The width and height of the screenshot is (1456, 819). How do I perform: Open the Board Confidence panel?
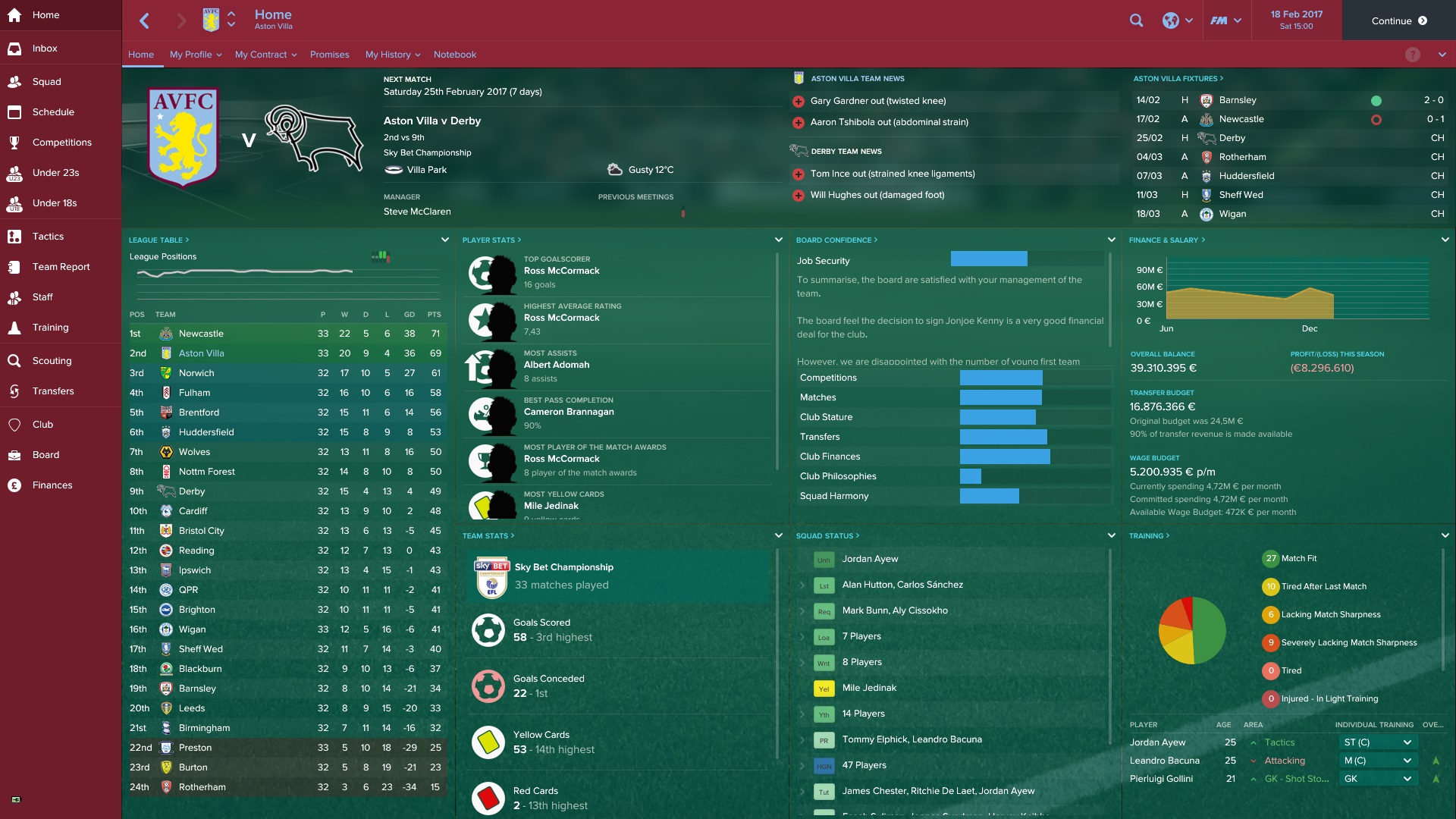pos(836,240)
